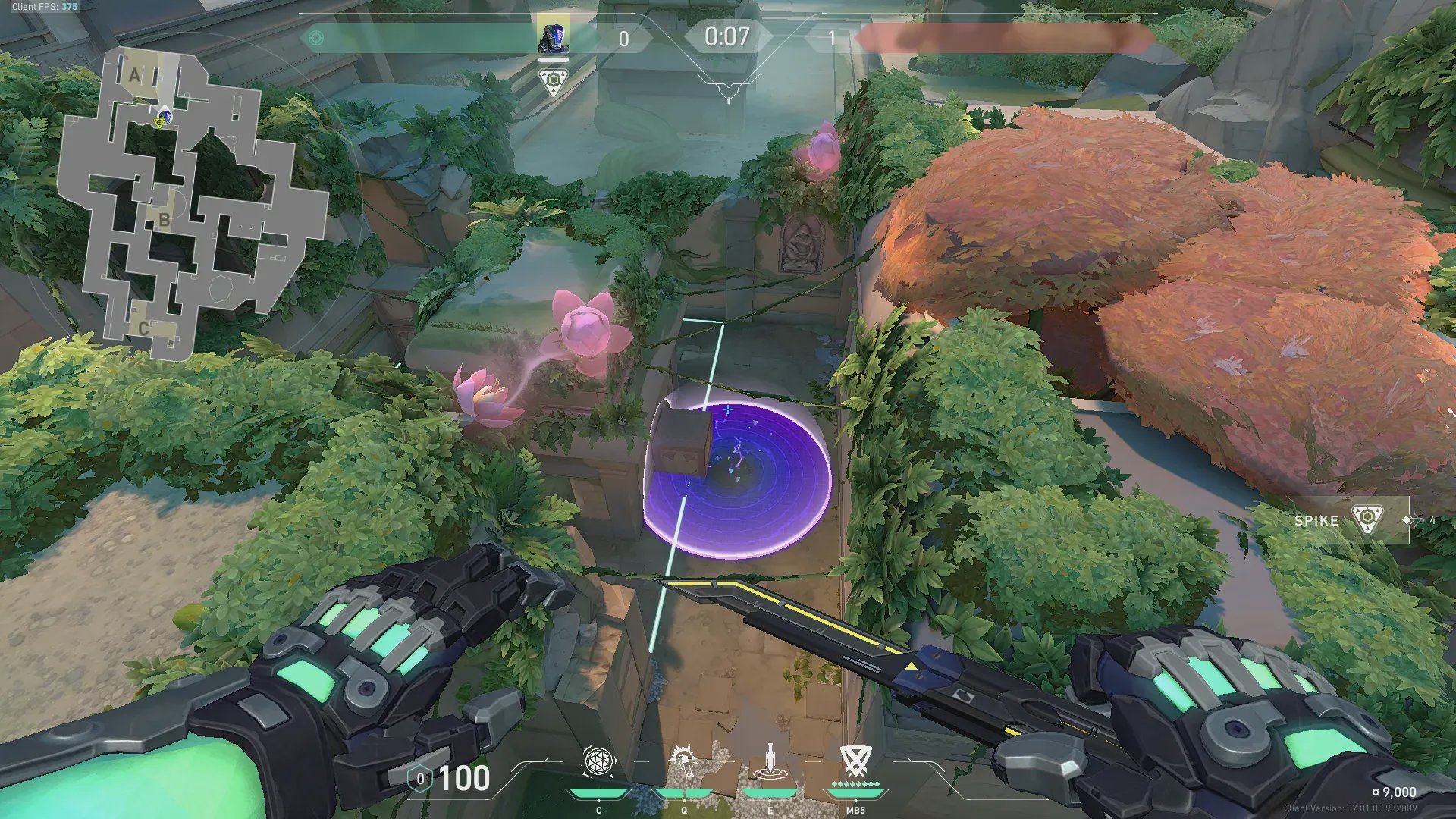
Task: Click the minimap of the map
Action: (x=193, y=205)
